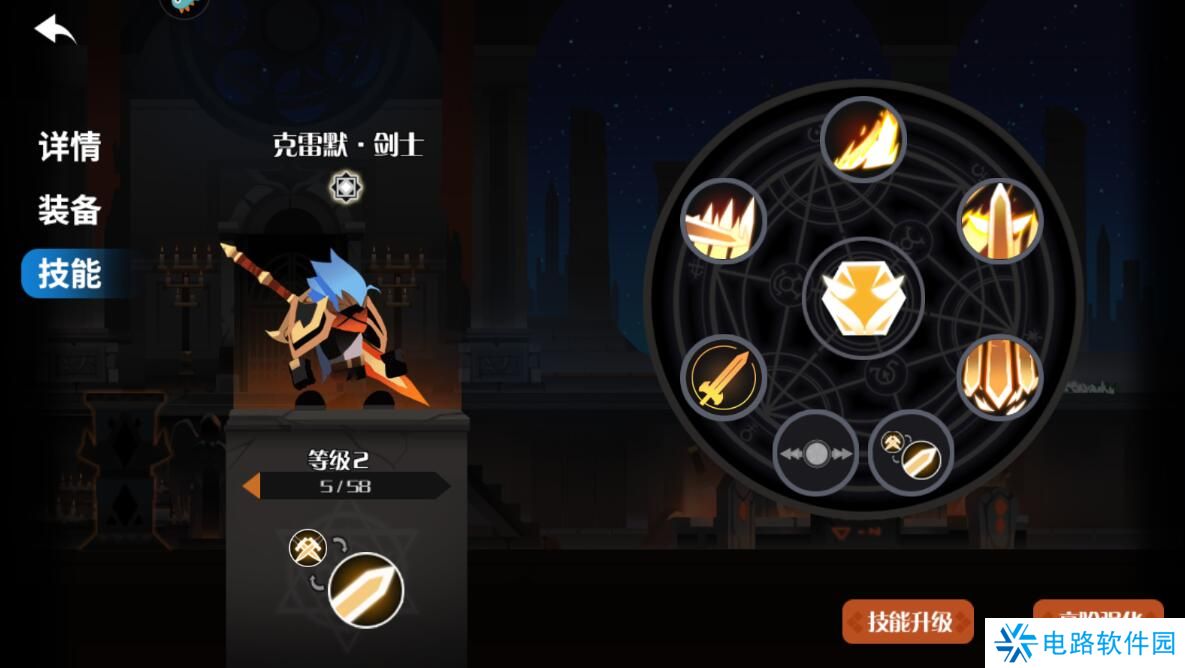Switch to the 详情 tab
Viewport: 1185px width, 668px height.
point(70,147)
